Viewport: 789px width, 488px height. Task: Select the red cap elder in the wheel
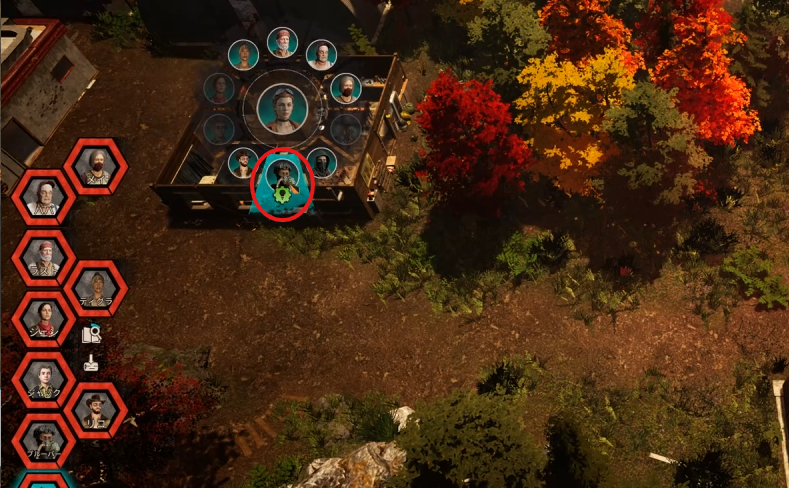click(x=282, y=43)
